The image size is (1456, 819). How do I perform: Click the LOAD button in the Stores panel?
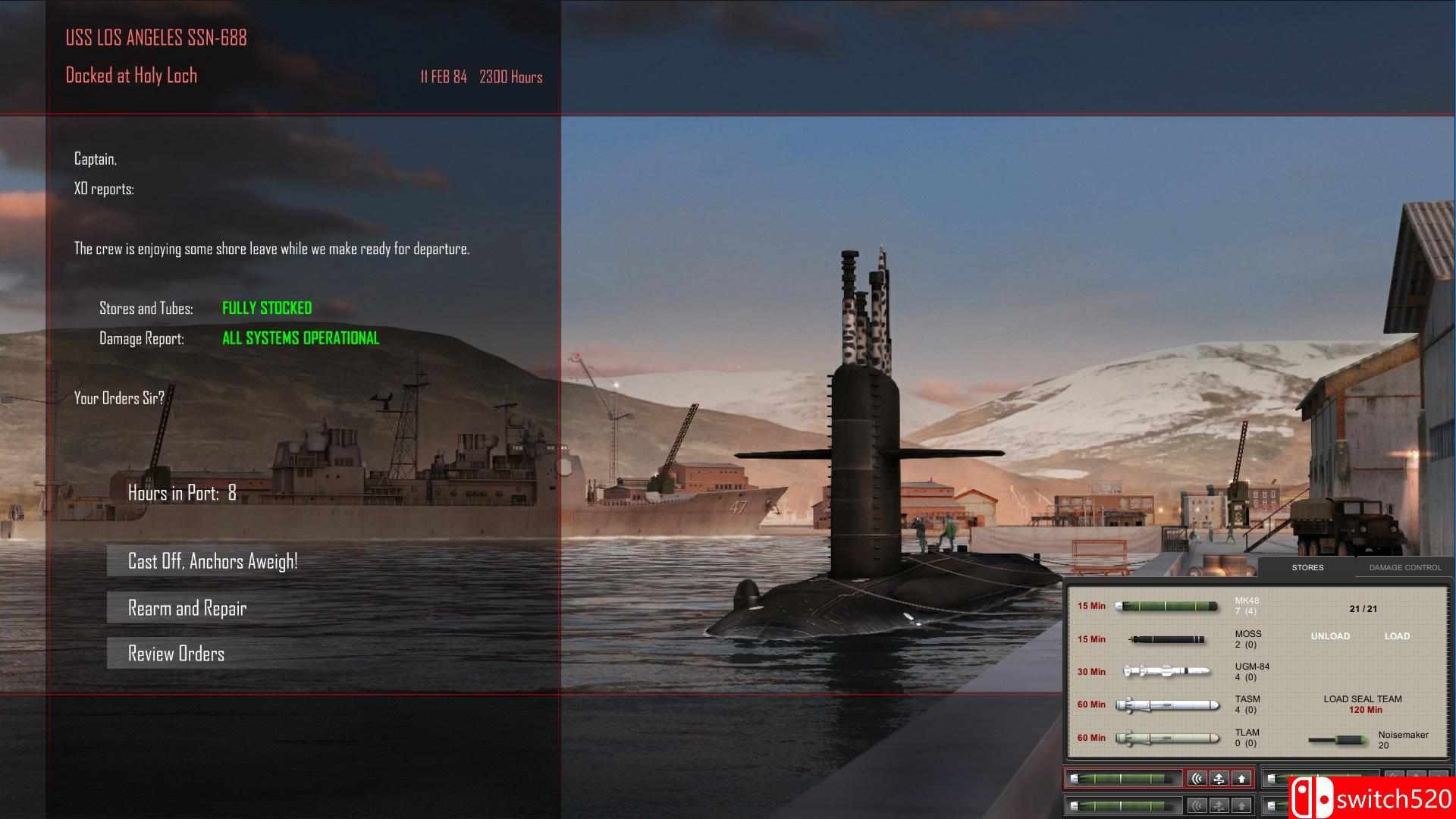pyautogui.click(x=1396, y=636)
